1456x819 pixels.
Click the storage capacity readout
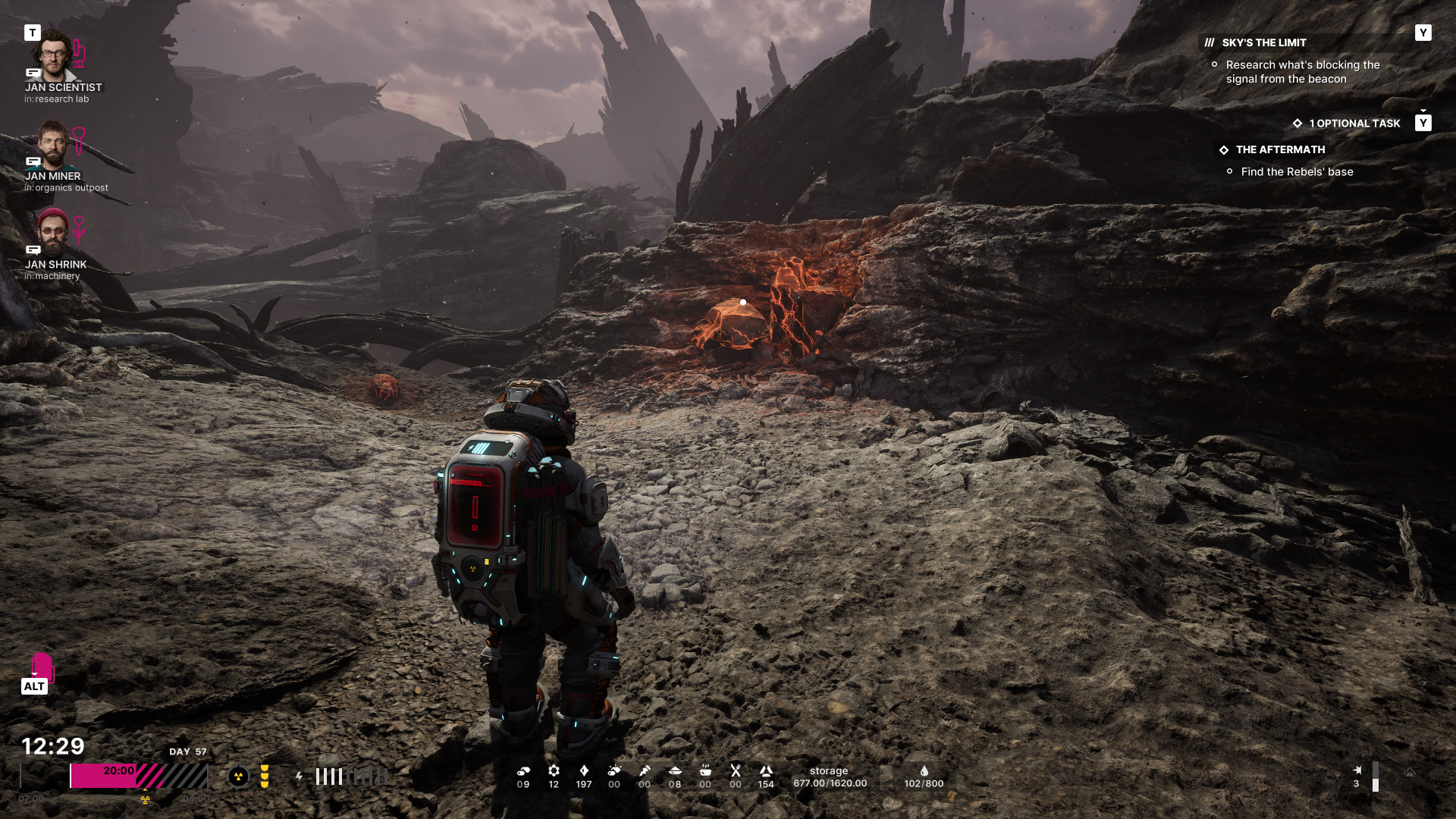tap(830, 777)
